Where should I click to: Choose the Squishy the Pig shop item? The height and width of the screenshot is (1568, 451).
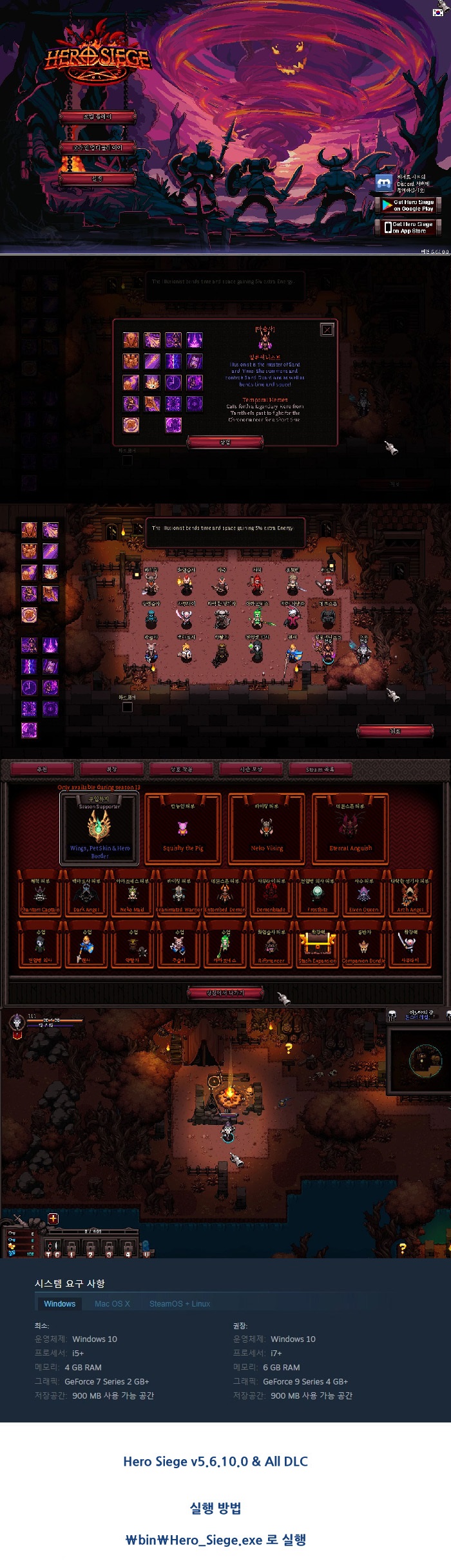(x=183, y=828)
